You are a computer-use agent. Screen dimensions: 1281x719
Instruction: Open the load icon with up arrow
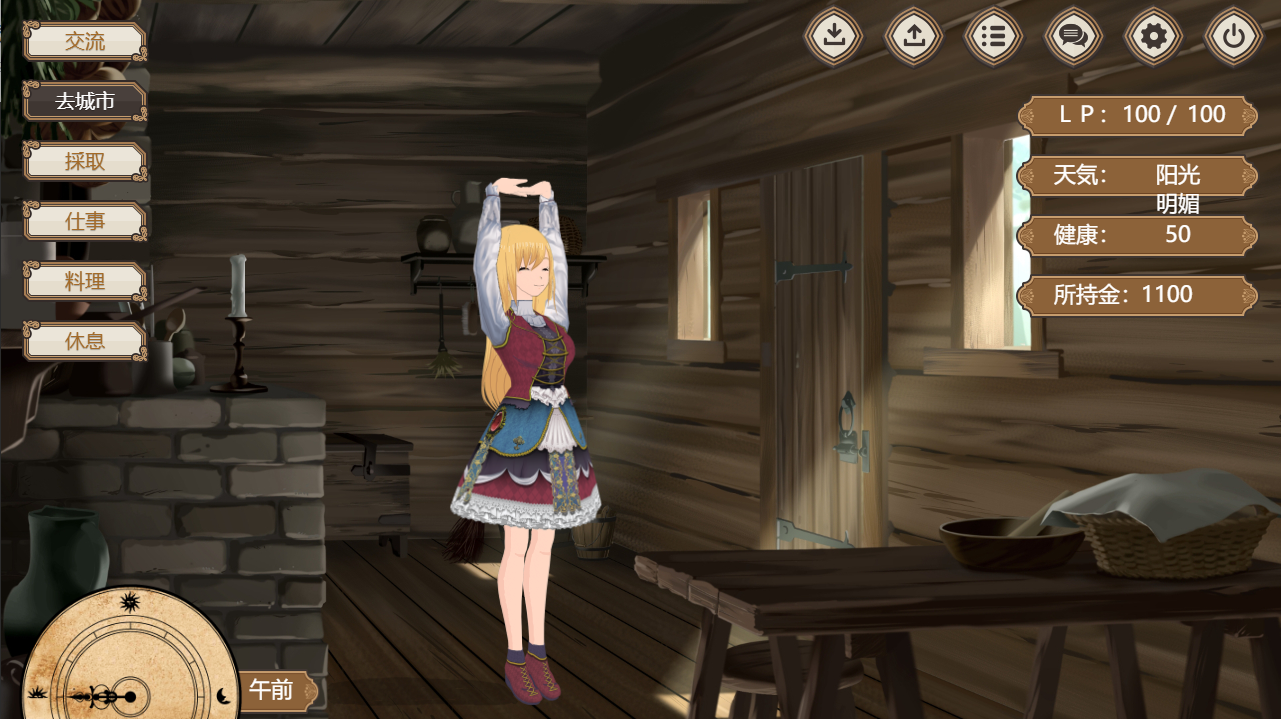(x=914, y=37)
